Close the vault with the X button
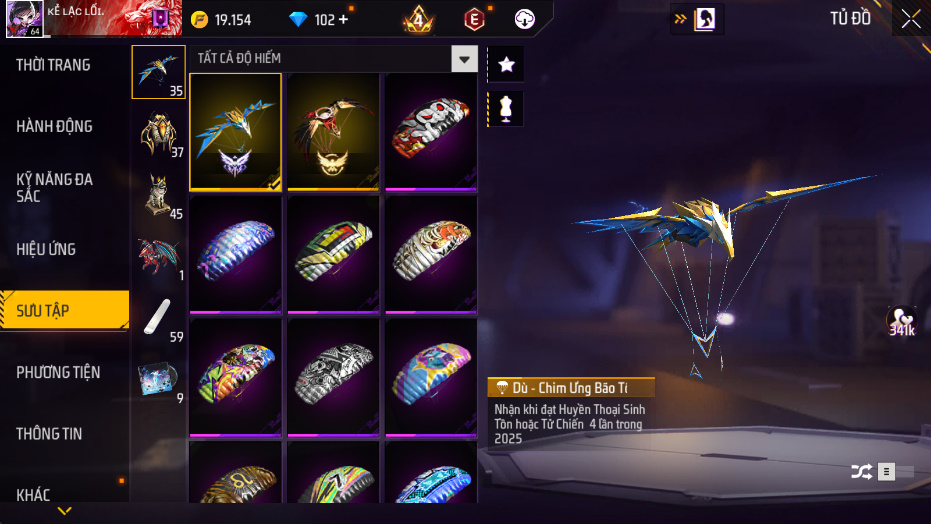The width and height of the screenshot is (931, 524). (x=910, y=19)
